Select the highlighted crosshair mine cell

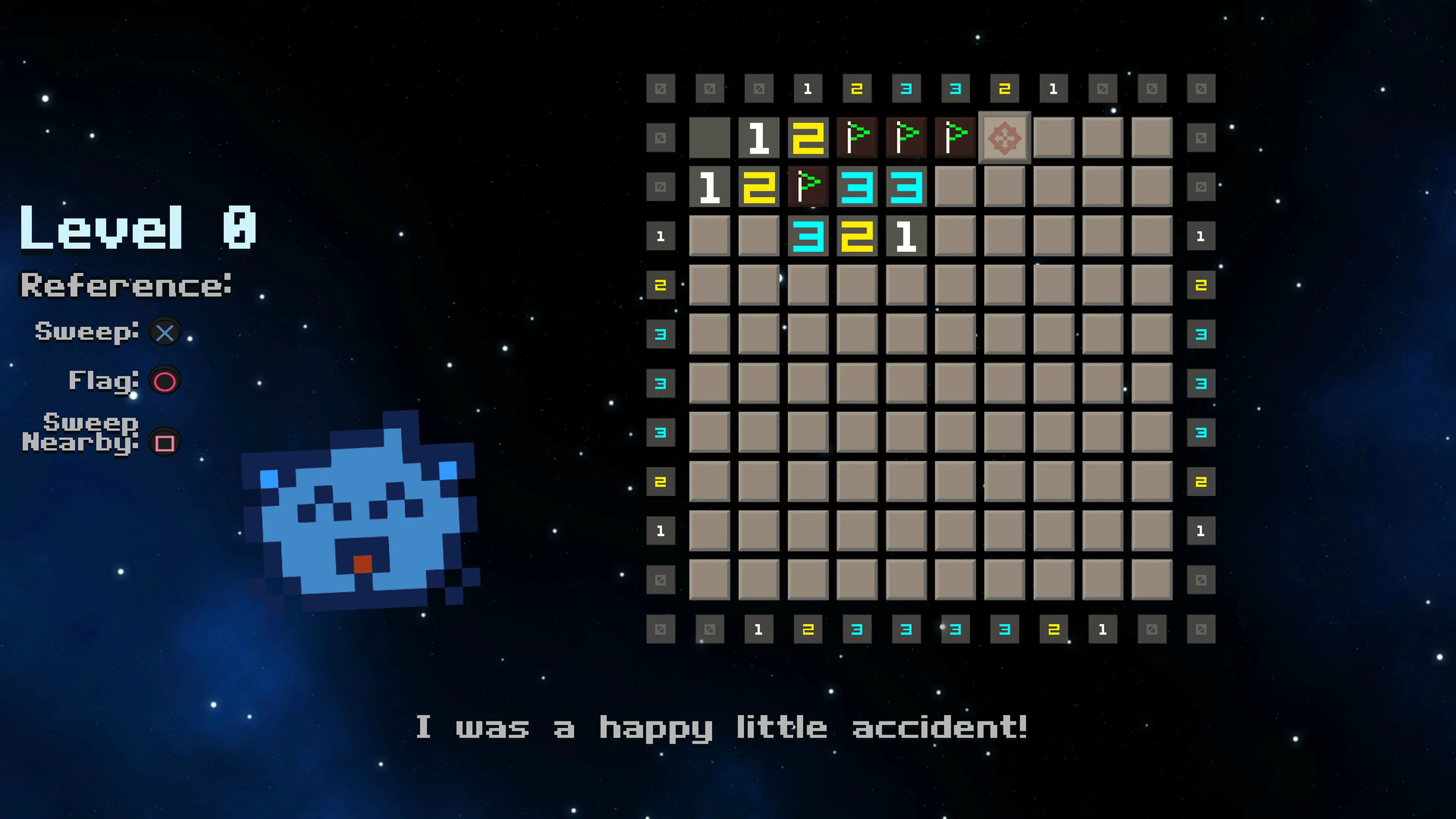pos(1004,137)
